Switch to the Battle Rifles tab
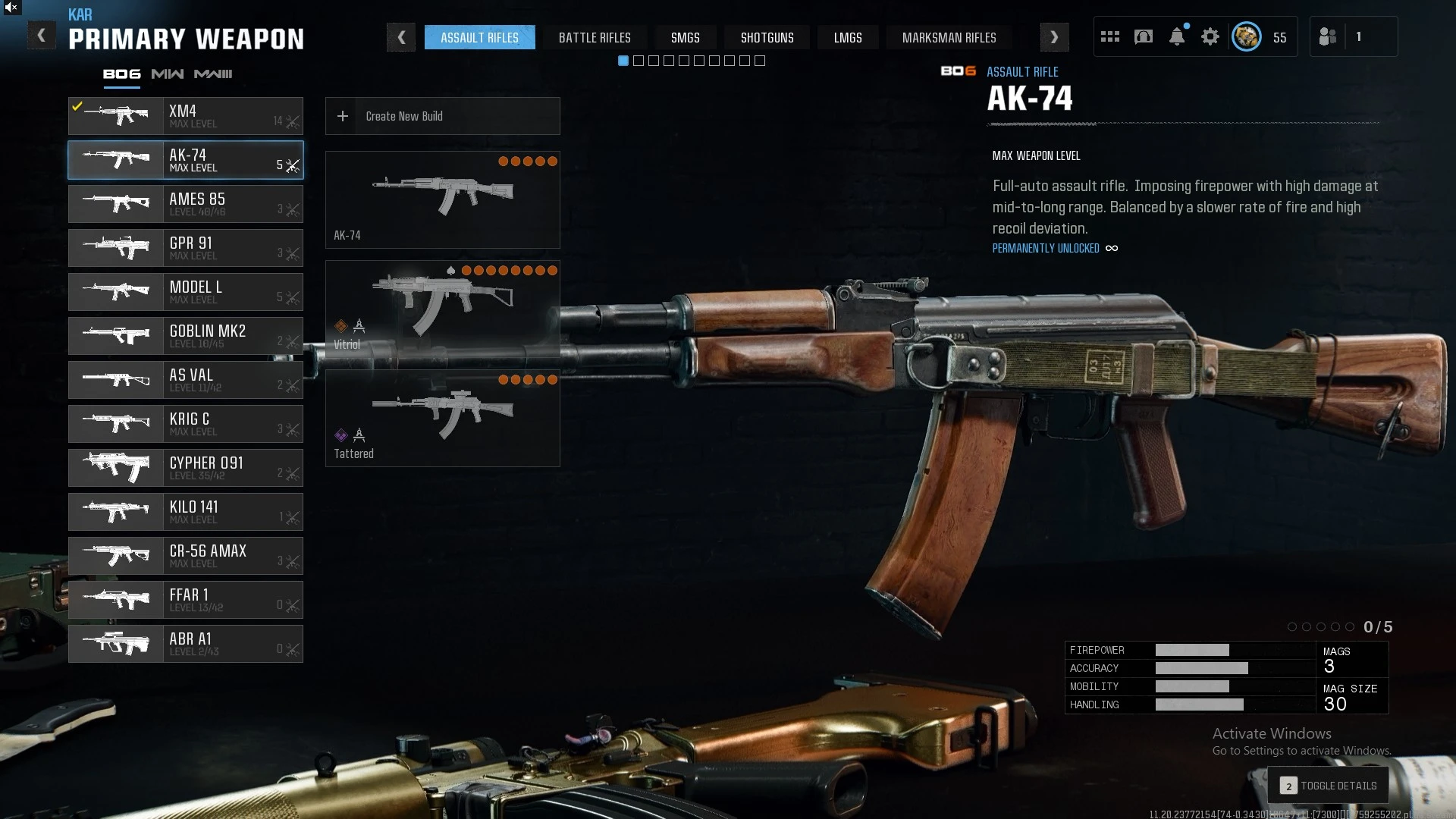This screenshot has width=1456, height=819. [595, 37]
